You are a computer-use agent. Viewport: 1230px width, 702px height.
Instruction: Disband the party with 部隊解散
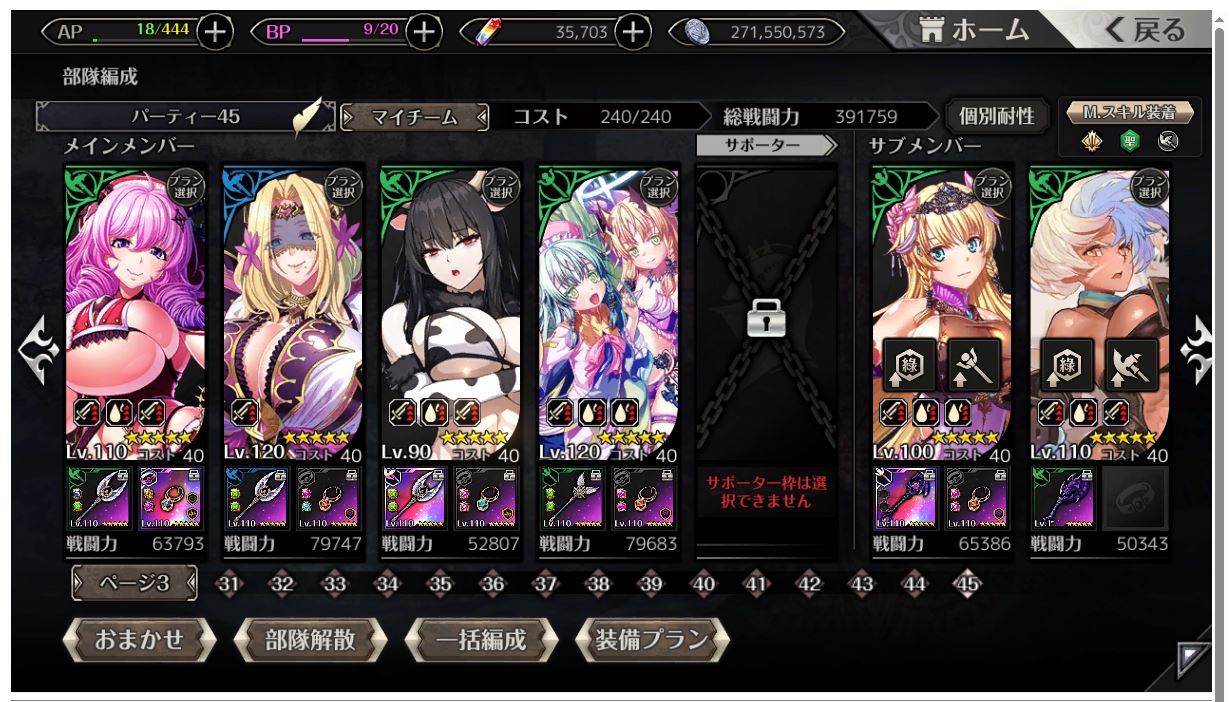(310, 640)
